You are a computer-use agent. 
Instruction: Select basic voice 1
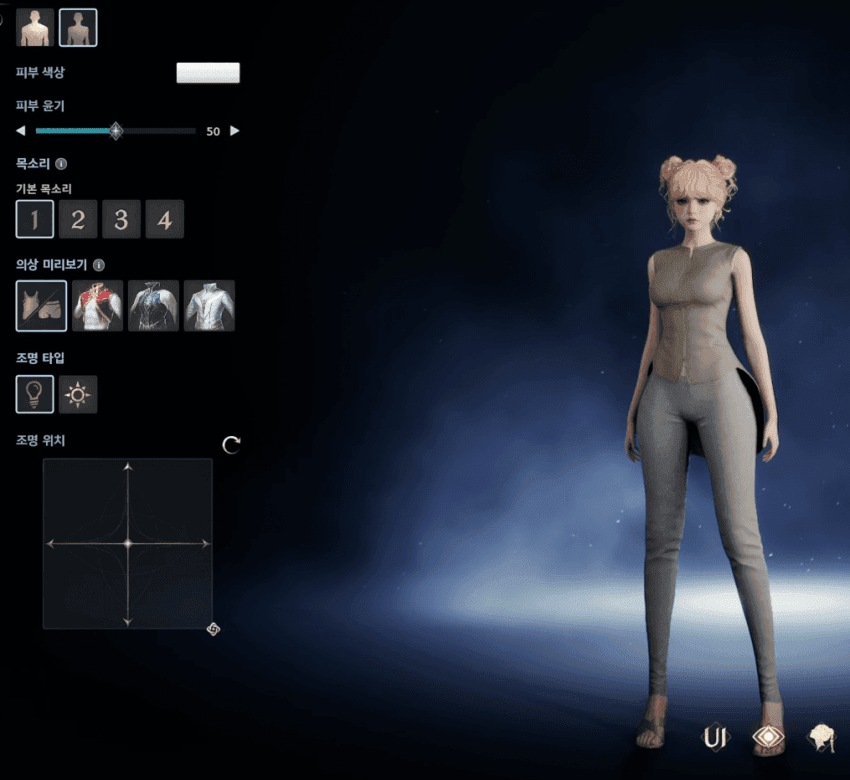35,219
